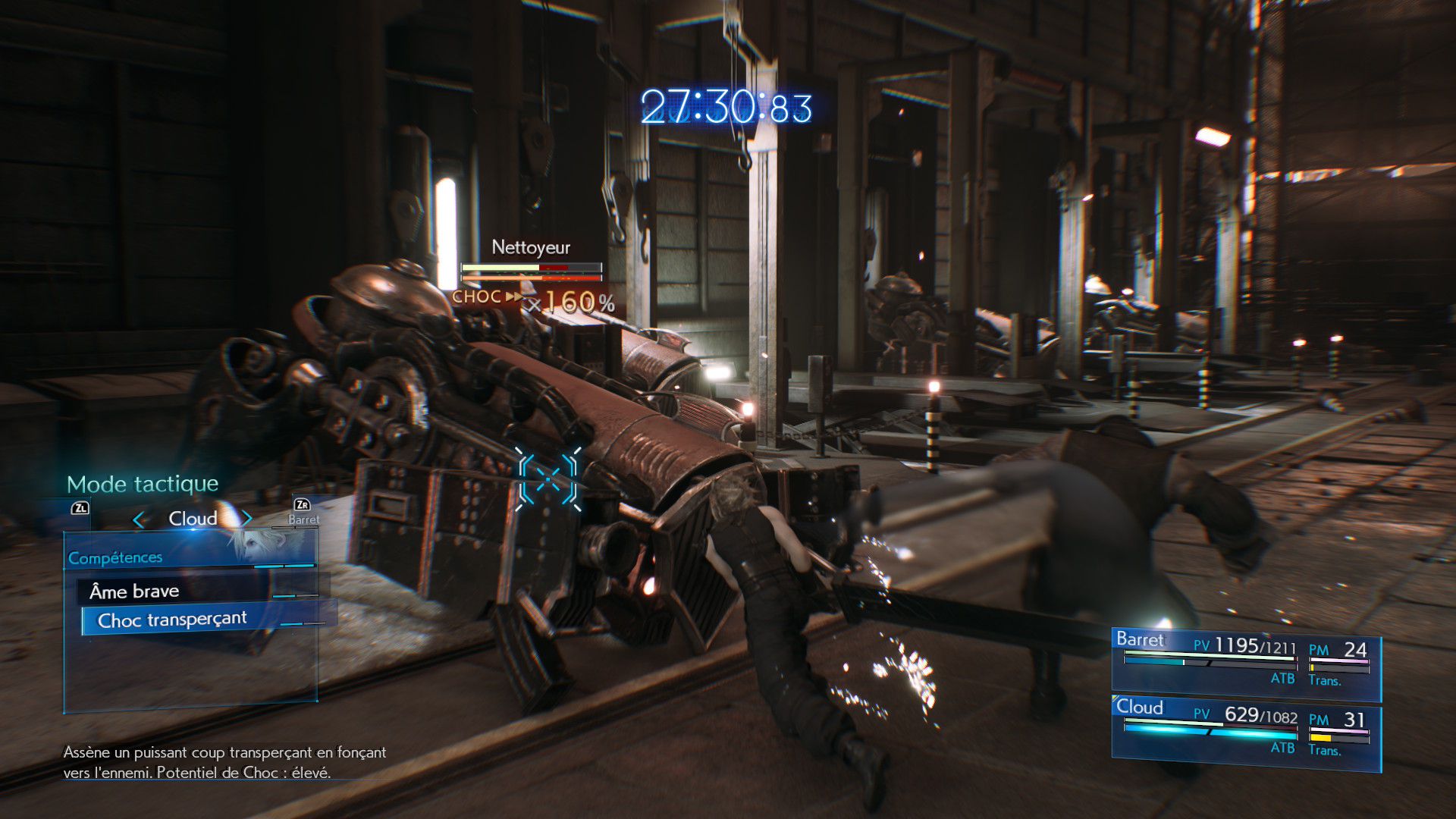Click the left arrow beside Cloud

coord(139,519)
